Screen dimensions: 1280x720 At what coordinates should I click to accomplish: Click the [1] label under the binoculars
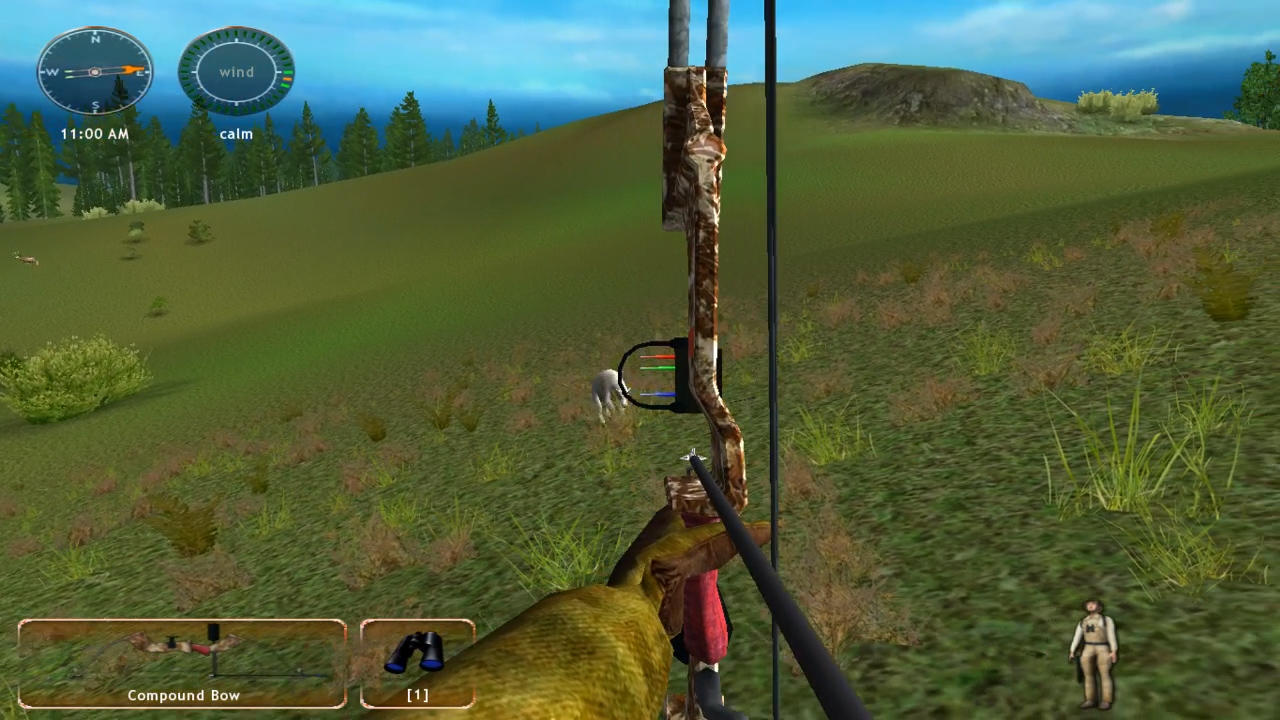coord(417,695)
